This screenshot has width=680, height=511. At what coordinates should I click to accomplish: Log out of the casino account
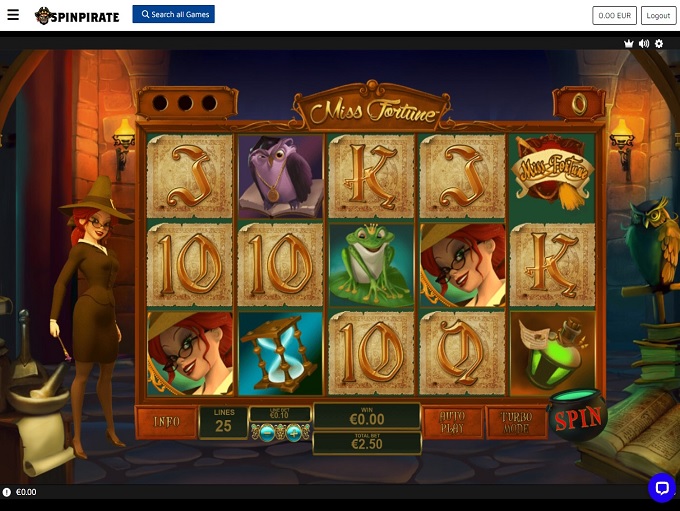658,16
